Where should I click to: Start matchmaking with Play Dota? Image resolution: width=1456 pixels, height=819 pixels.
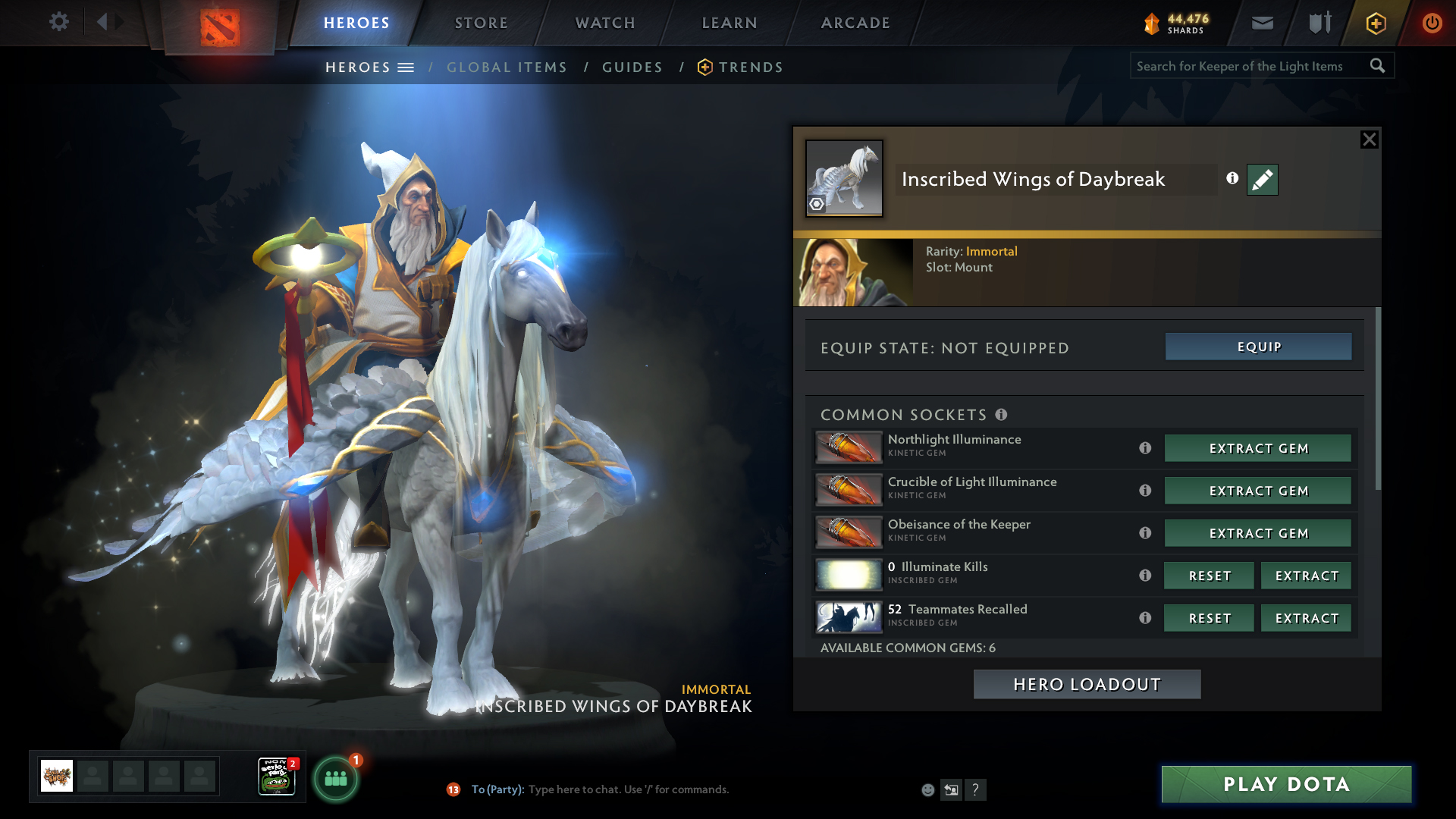point(1286,784)
